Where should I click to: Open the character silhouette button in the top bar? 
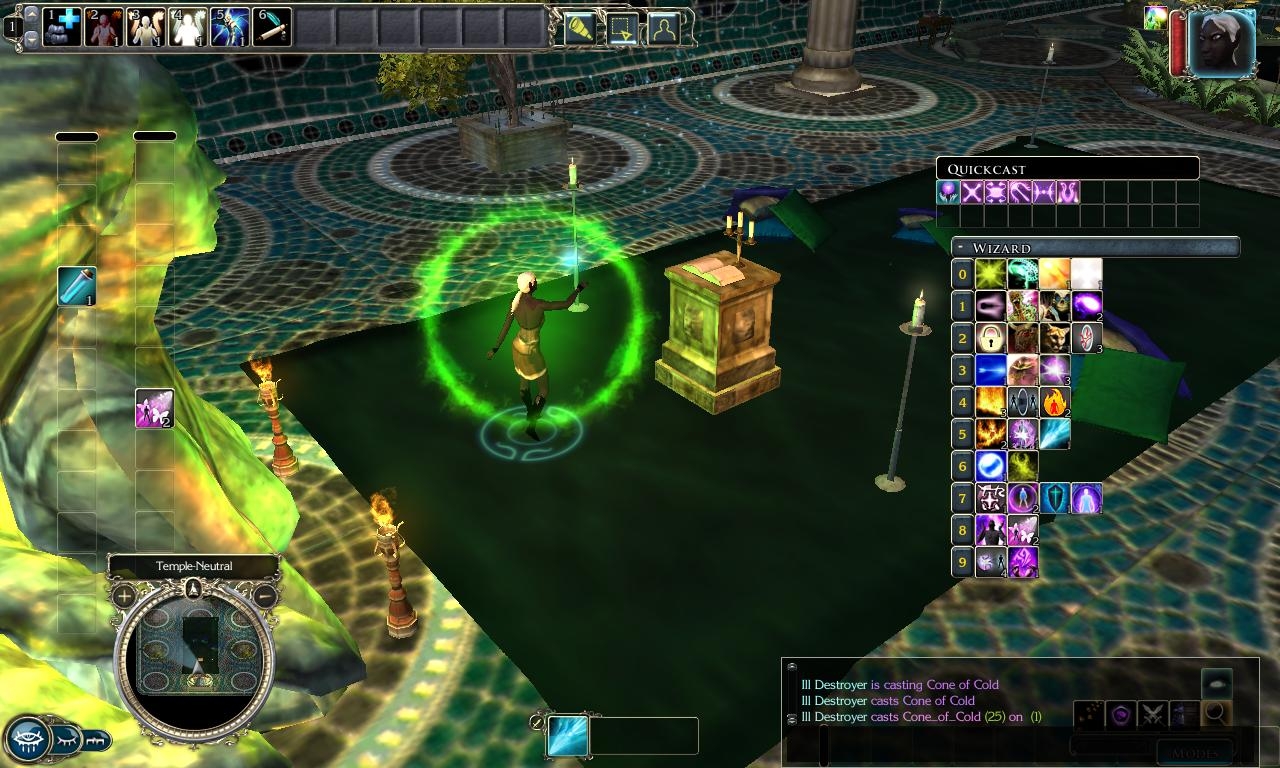[x=662, y=29]
